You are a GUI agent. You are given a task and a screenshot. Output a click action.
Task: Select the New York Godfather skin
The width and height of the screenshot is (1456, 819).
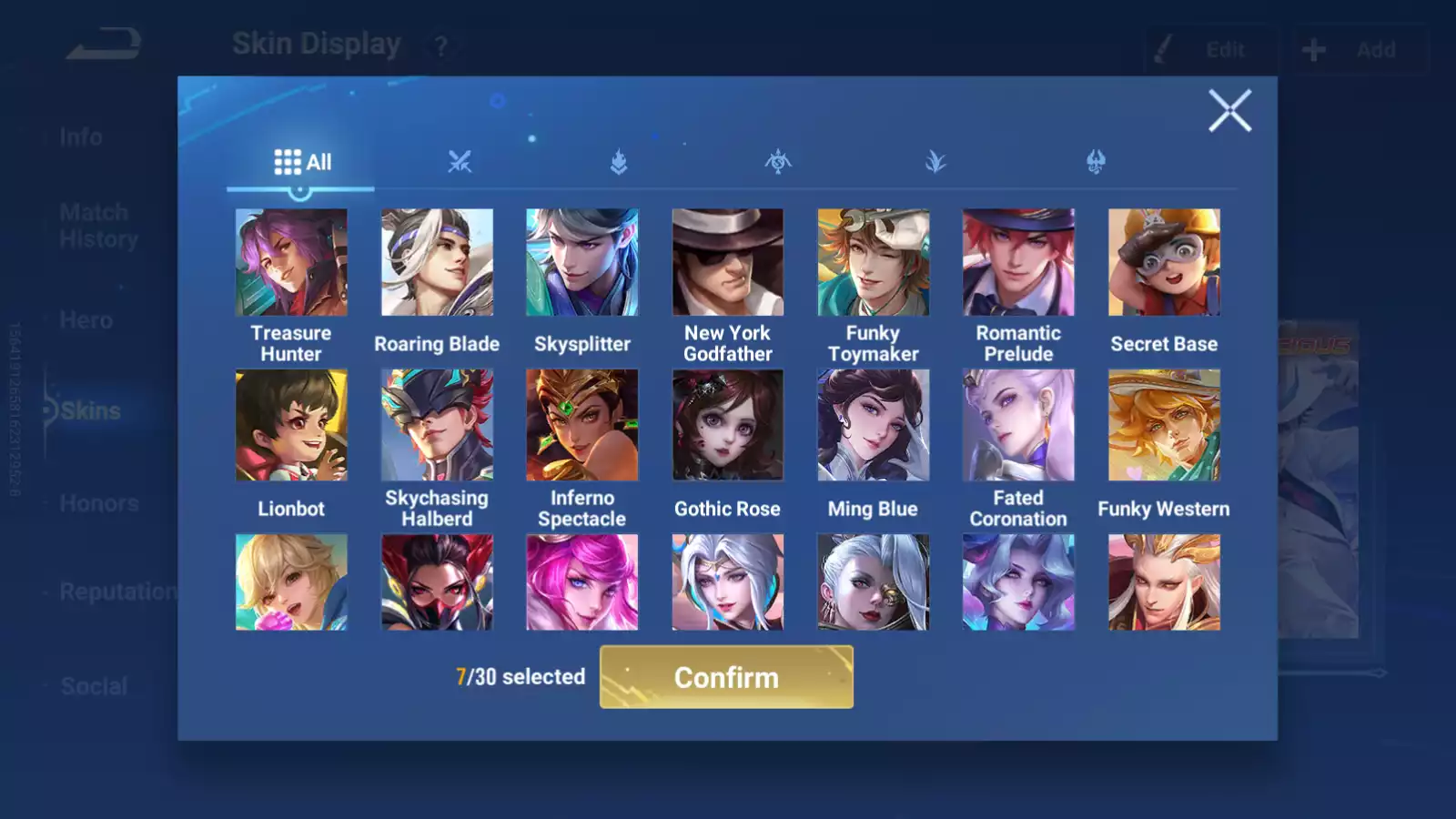coord(727,262)
